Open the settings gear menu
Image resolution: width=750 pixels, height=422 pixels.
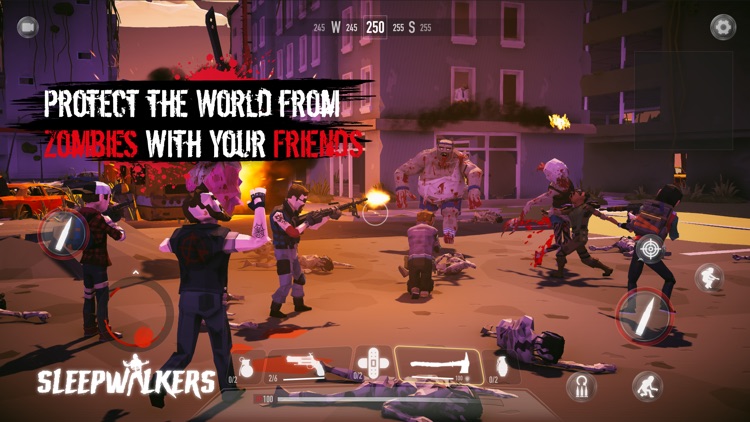(x=722, y=27)
